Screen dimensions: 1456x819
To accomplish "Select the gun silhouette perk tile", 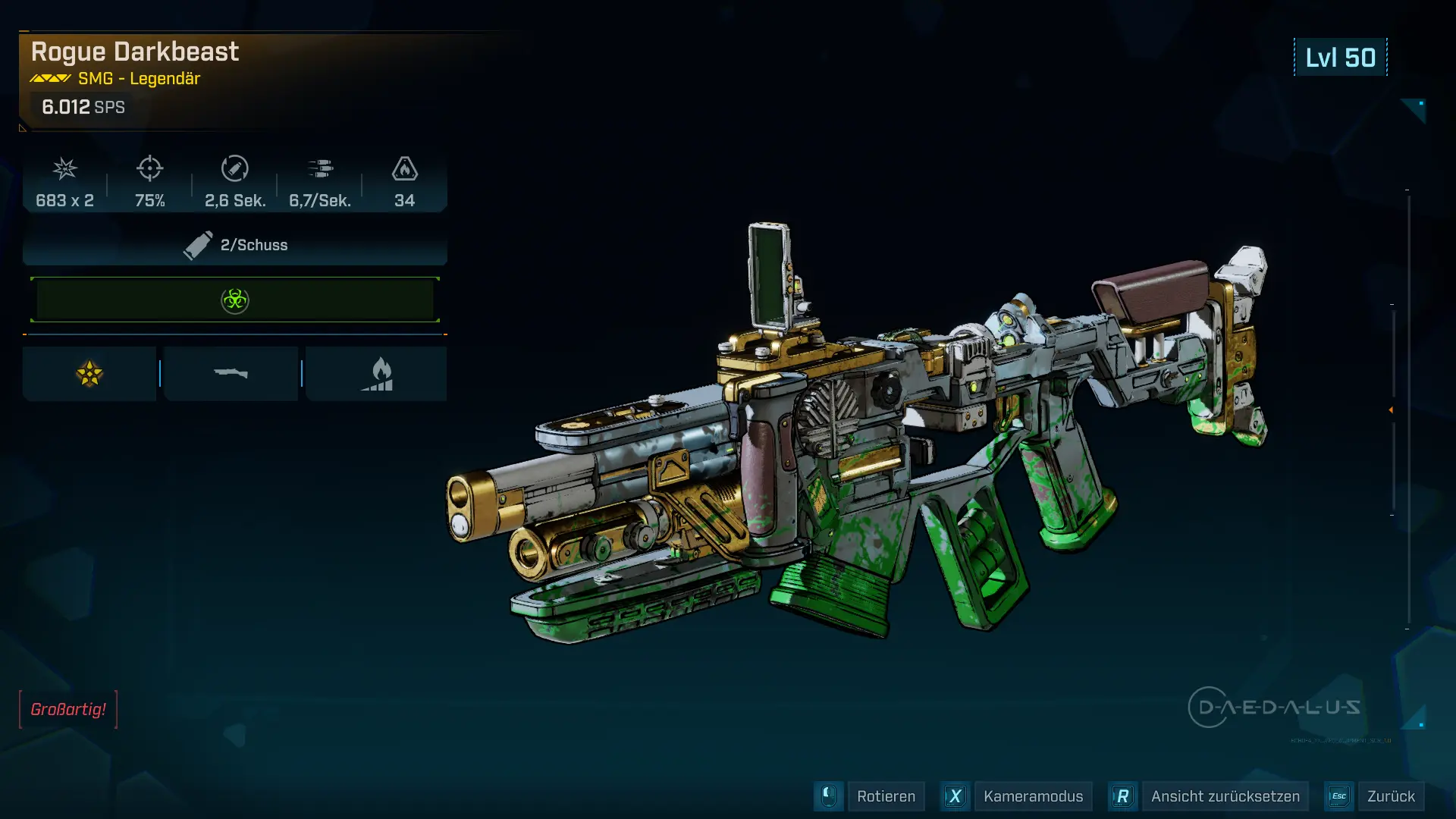I will 231,374.
